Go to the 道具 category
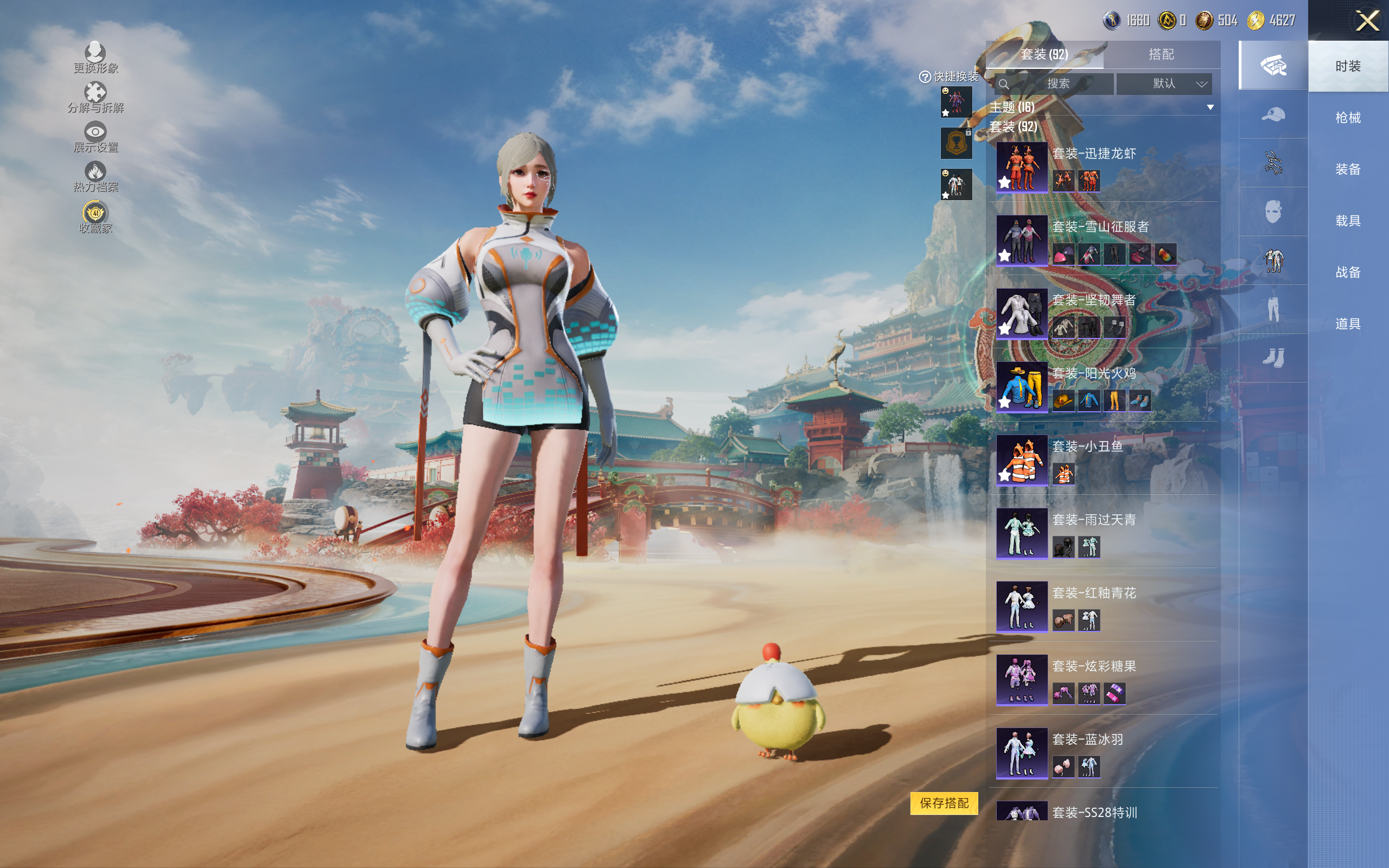The width and height of the screenshot is (1389, 868). pos(1347,324)
